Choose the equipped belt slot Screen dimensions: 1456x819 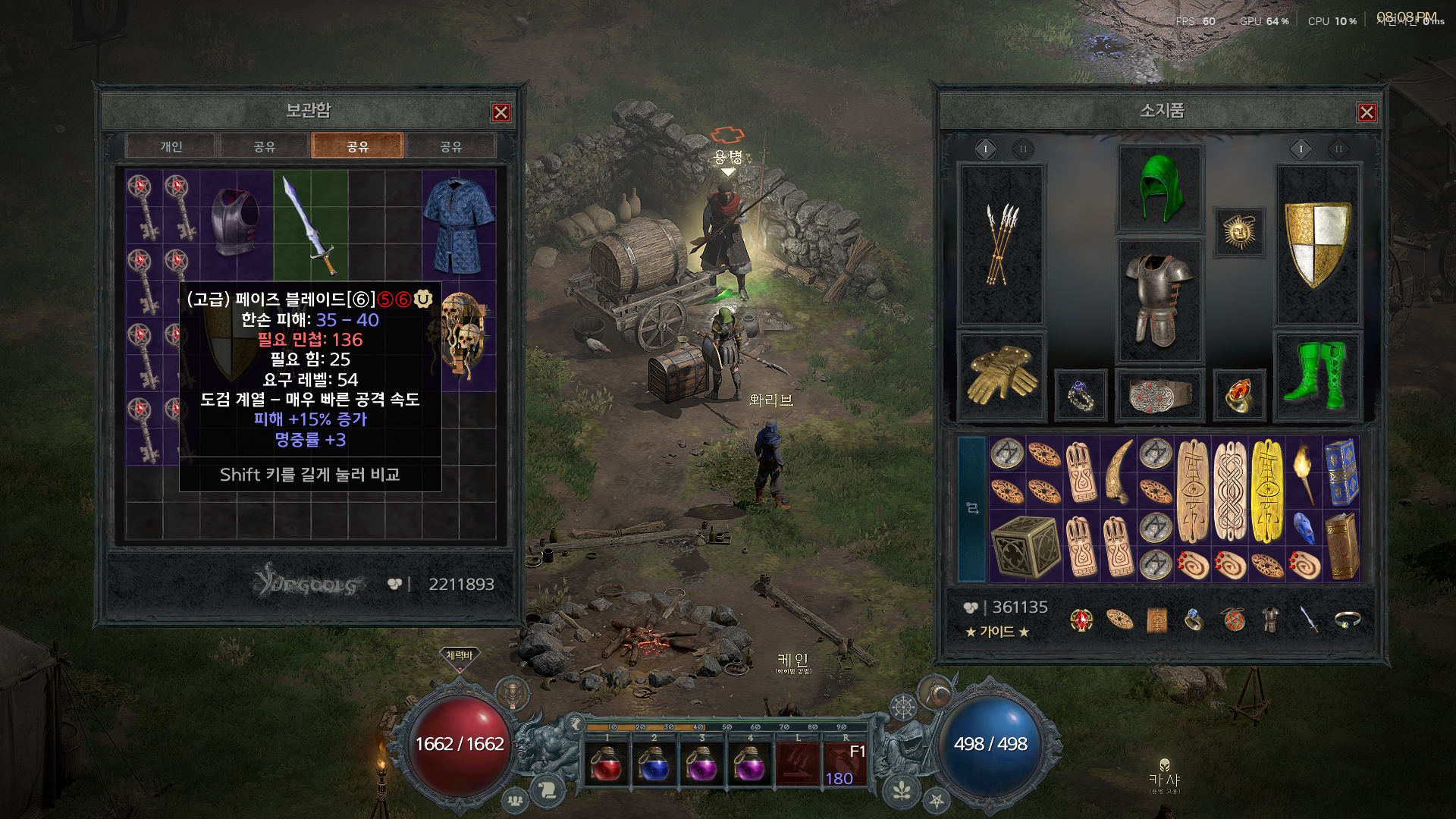pos(1160,394)
